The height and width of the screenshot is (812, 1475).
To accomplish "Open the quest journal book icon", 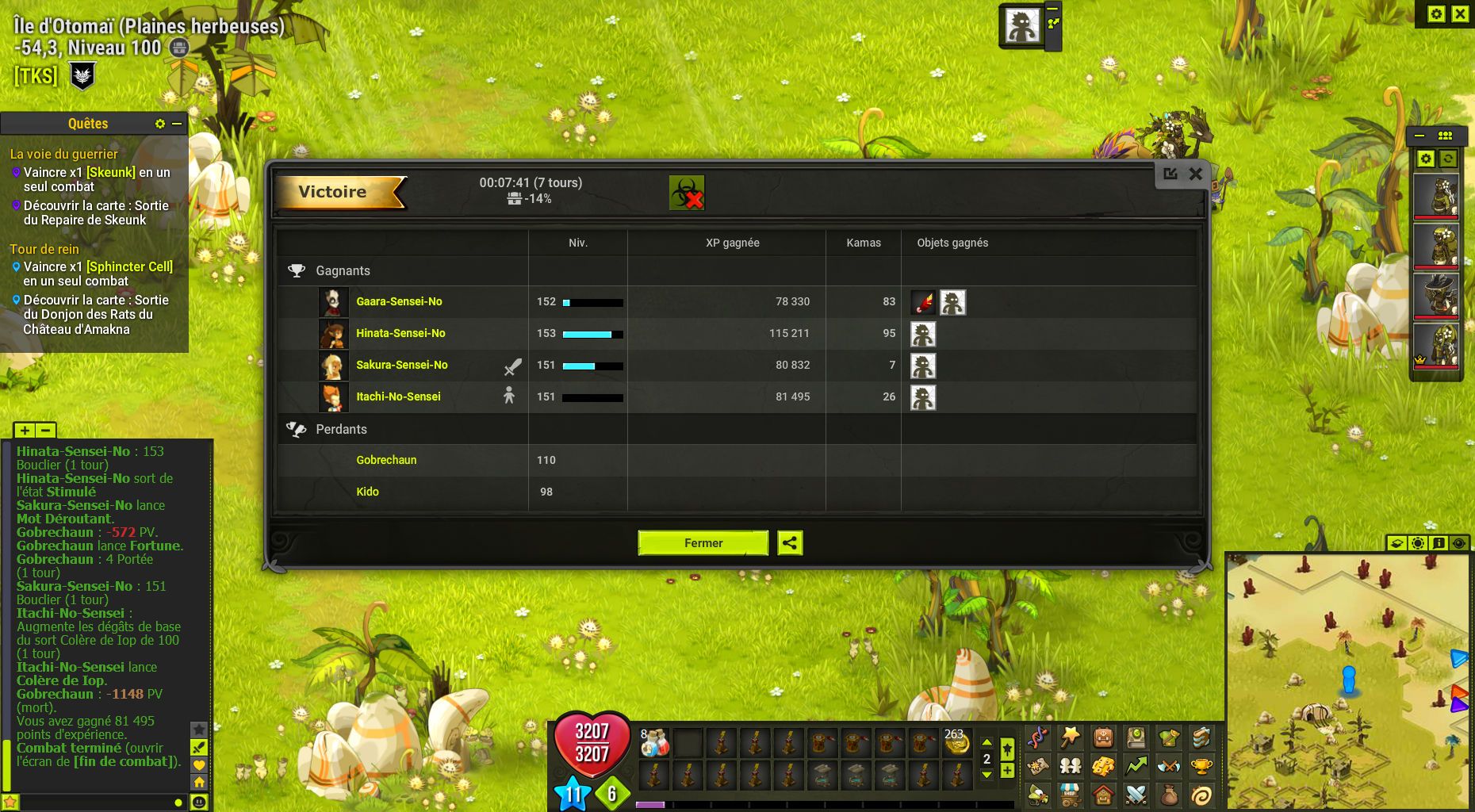I will coord(1136,739).
